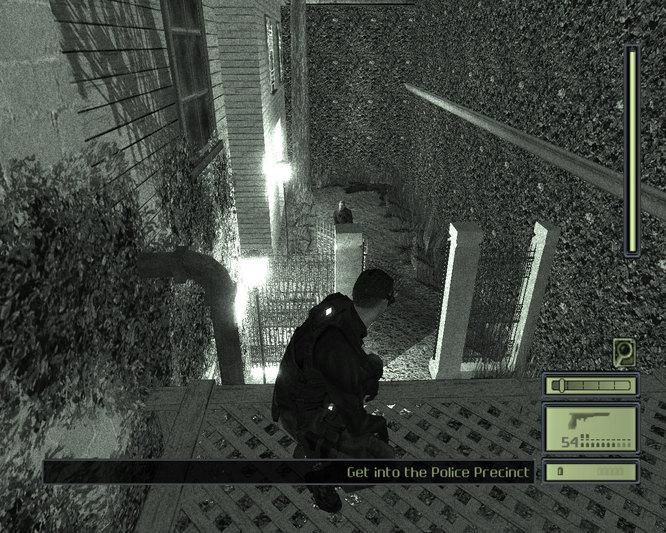The height and width of the screenshot is (533, 666).
Task: Select the pistol weapon panel
Action: tap(590, 427)
